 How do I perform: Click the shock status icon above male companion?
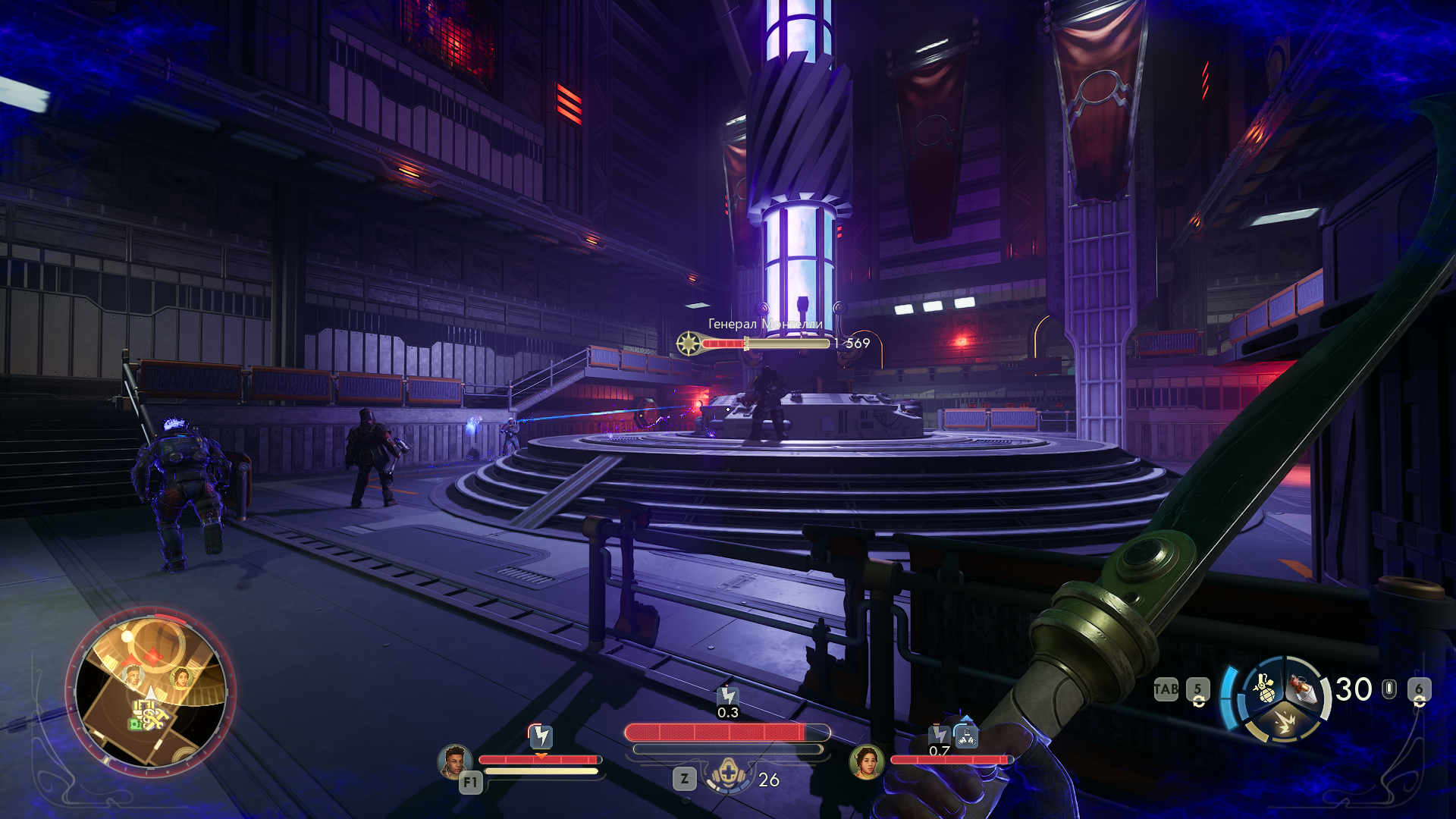pos(541,735)
